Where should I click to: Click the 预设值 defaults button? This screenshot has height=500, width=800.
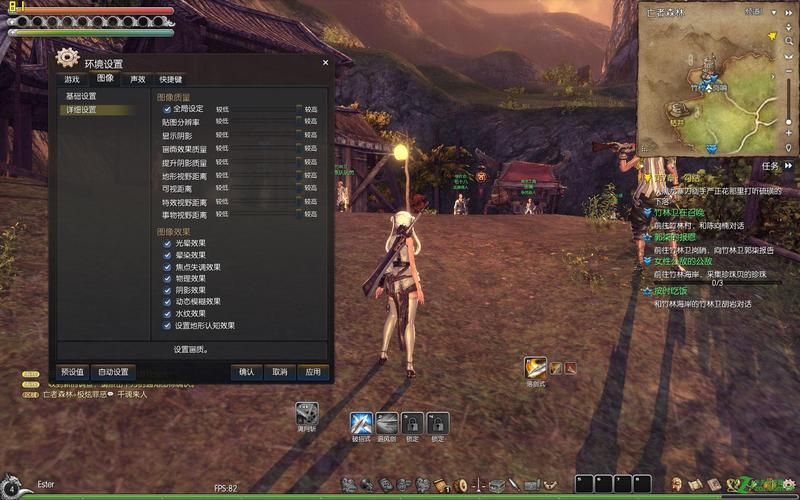click(71, 372)
